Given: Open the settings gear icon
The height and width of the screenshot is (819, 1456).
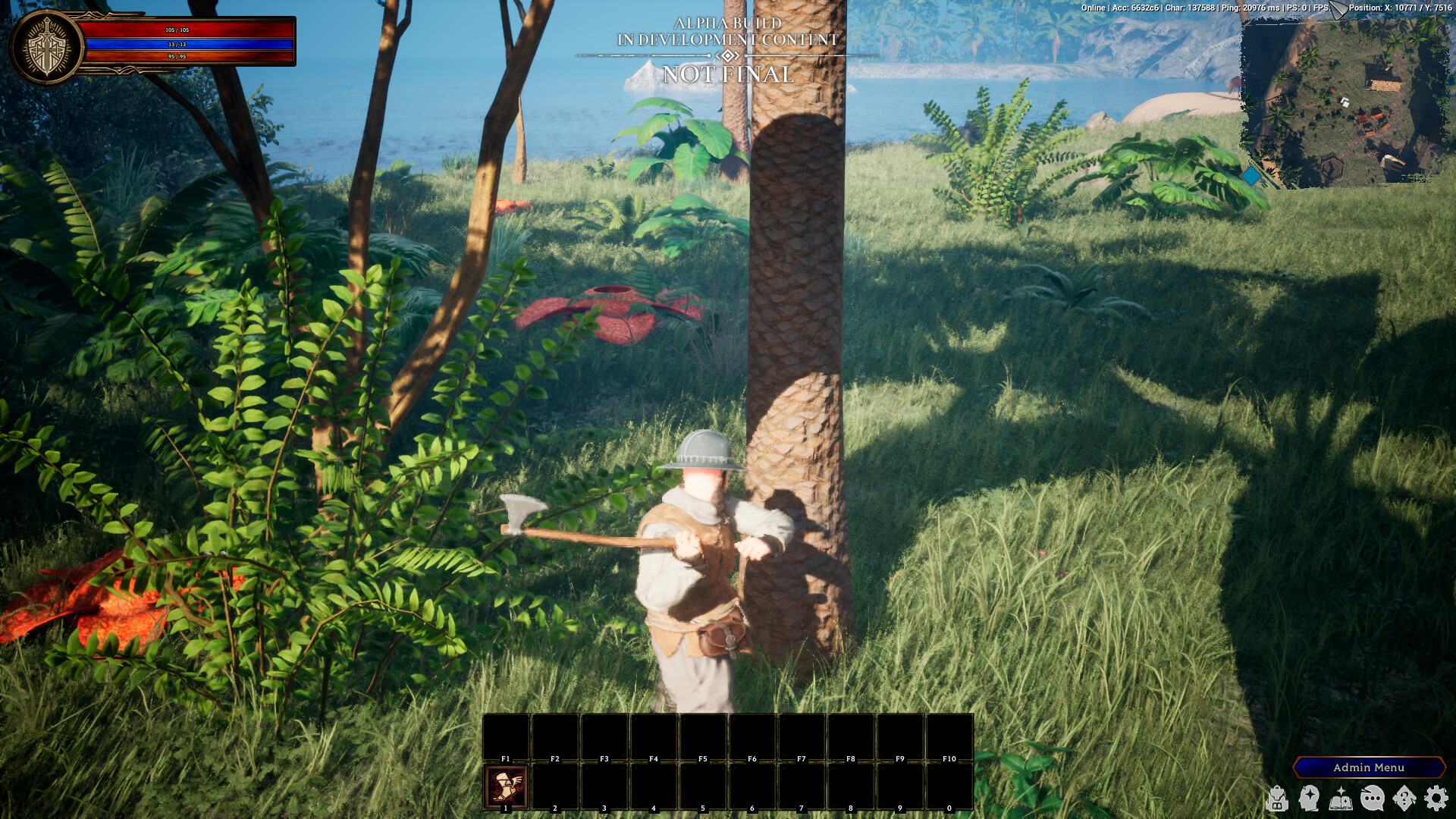Looking at the screenshot, I should [1436, 799].
